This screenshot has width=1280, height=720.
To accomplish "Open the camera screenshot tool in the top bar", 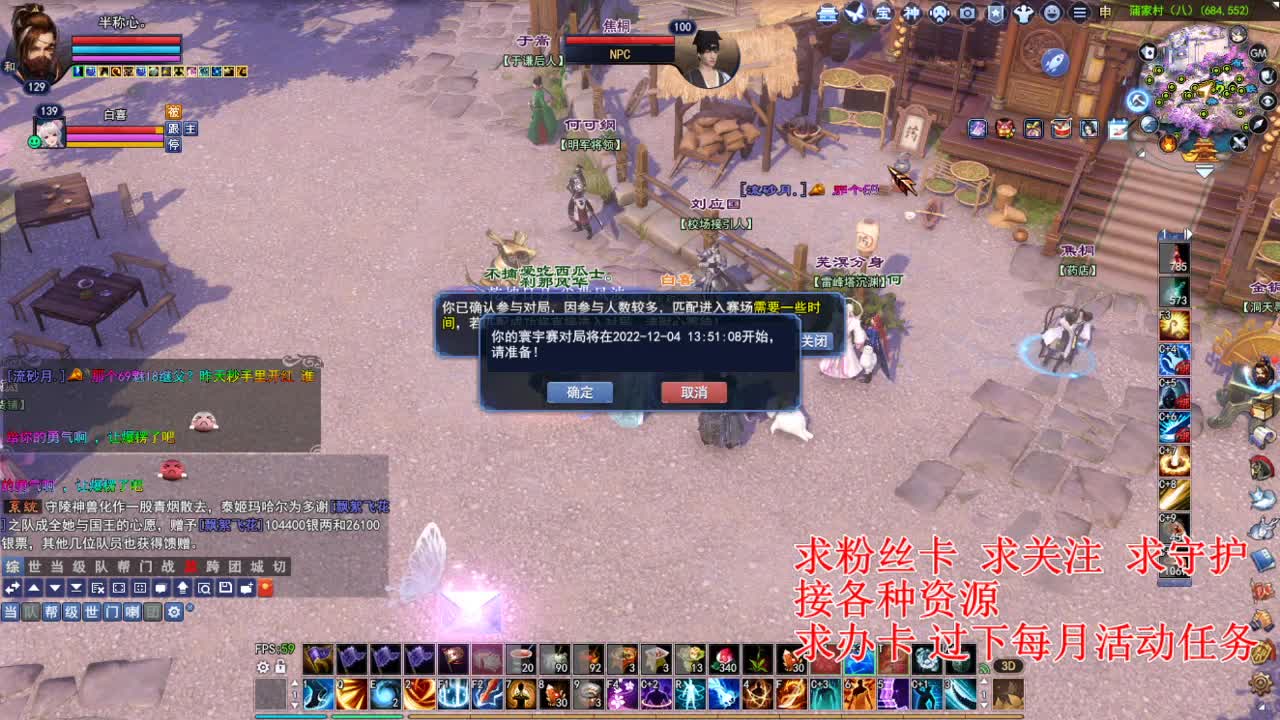I will pos(966,14).
